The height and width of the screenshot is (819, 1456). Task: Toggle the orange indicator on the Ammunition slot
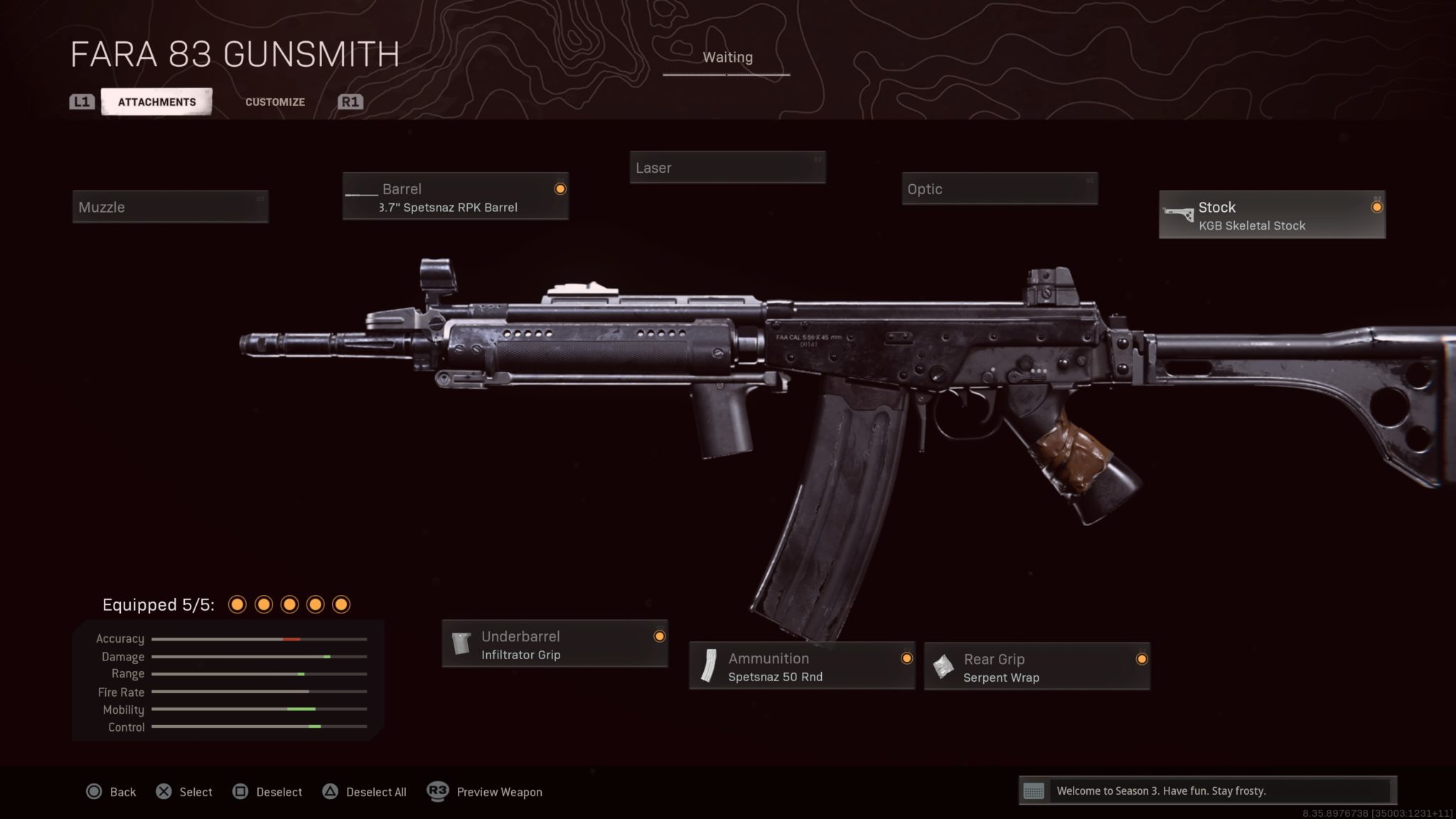pyautogui.click(x=906, y=658)
